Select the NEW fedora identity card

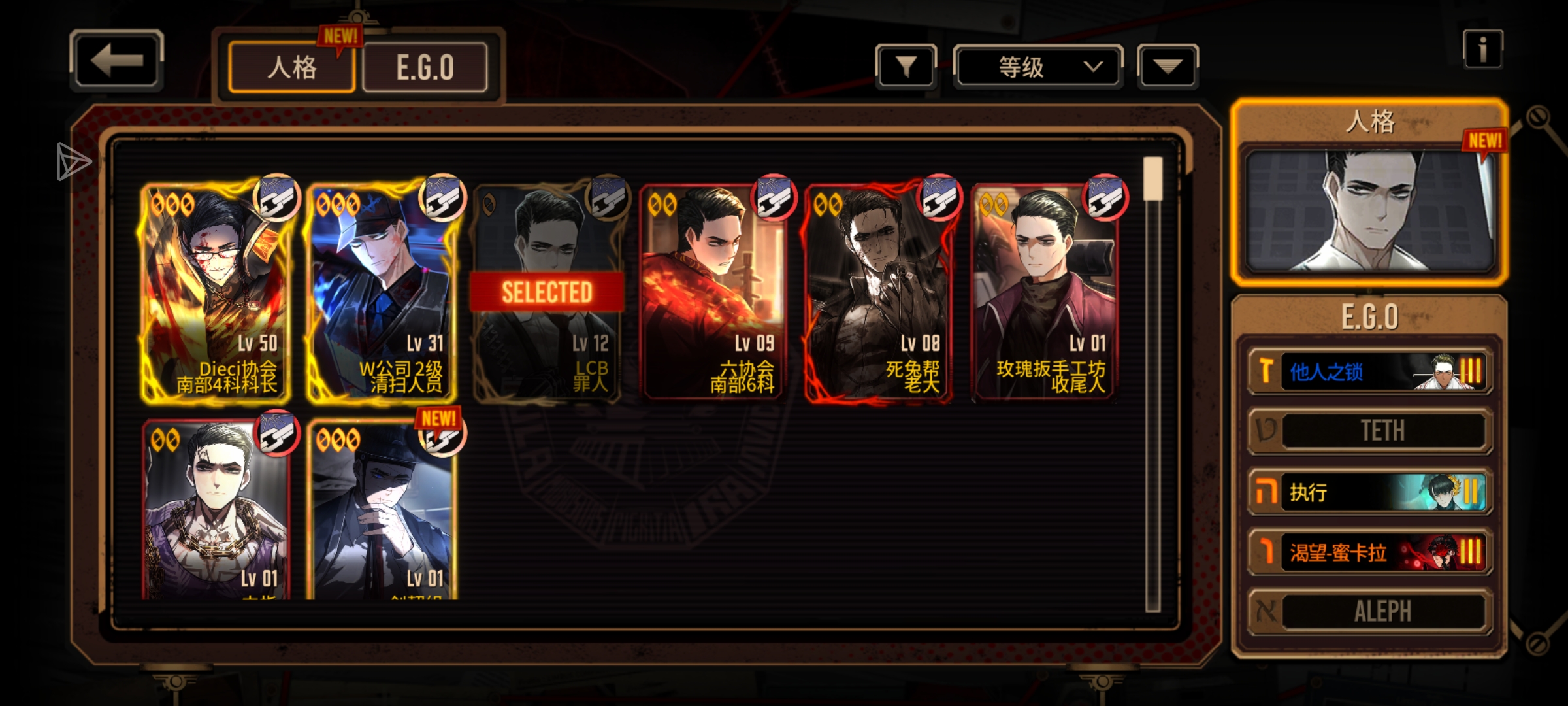pyautogui.click(x=382, y=510)
